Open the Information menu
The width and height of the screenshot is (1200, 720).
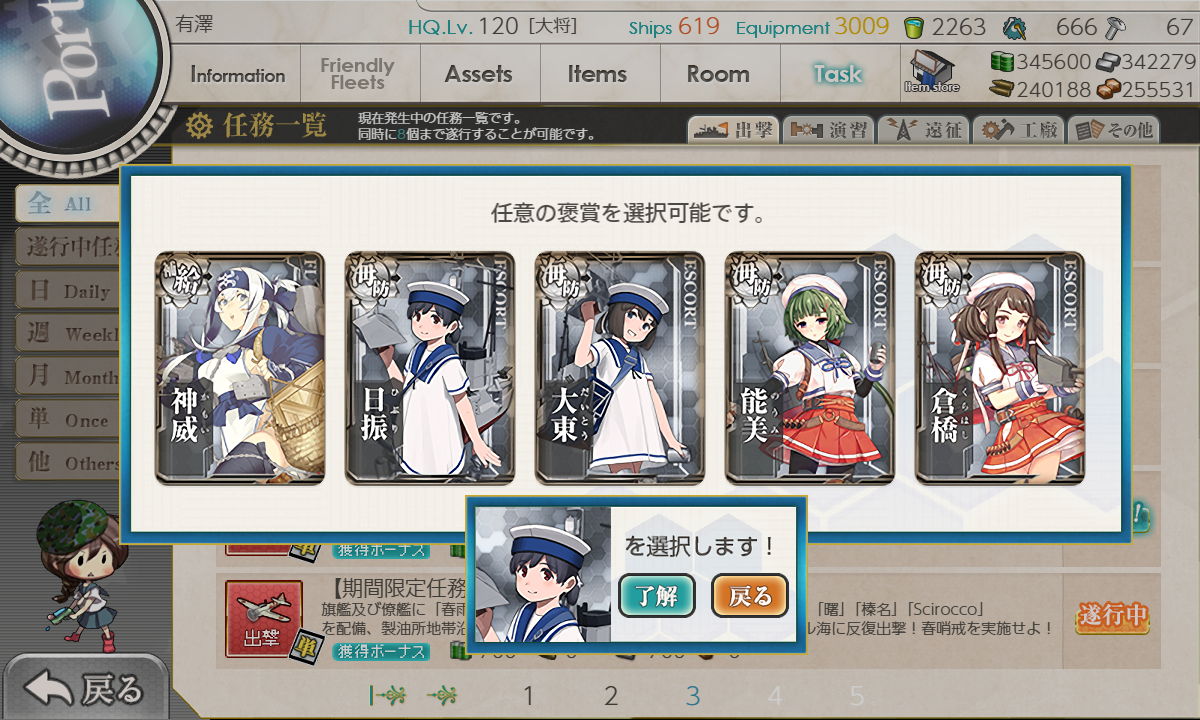(x=237, y=75)
